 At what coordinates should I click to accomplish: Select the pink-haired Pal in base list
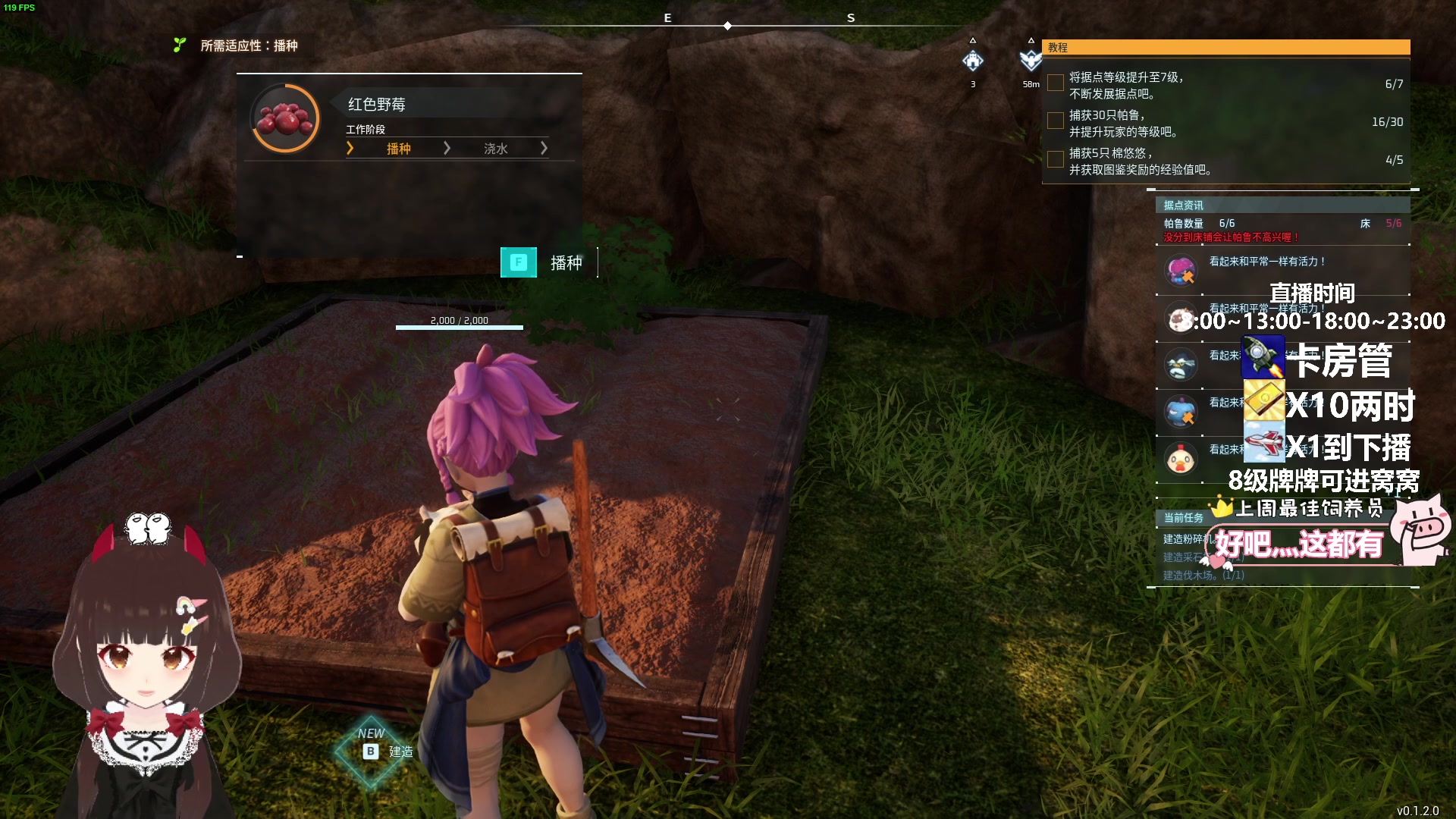coord(1181,270)
